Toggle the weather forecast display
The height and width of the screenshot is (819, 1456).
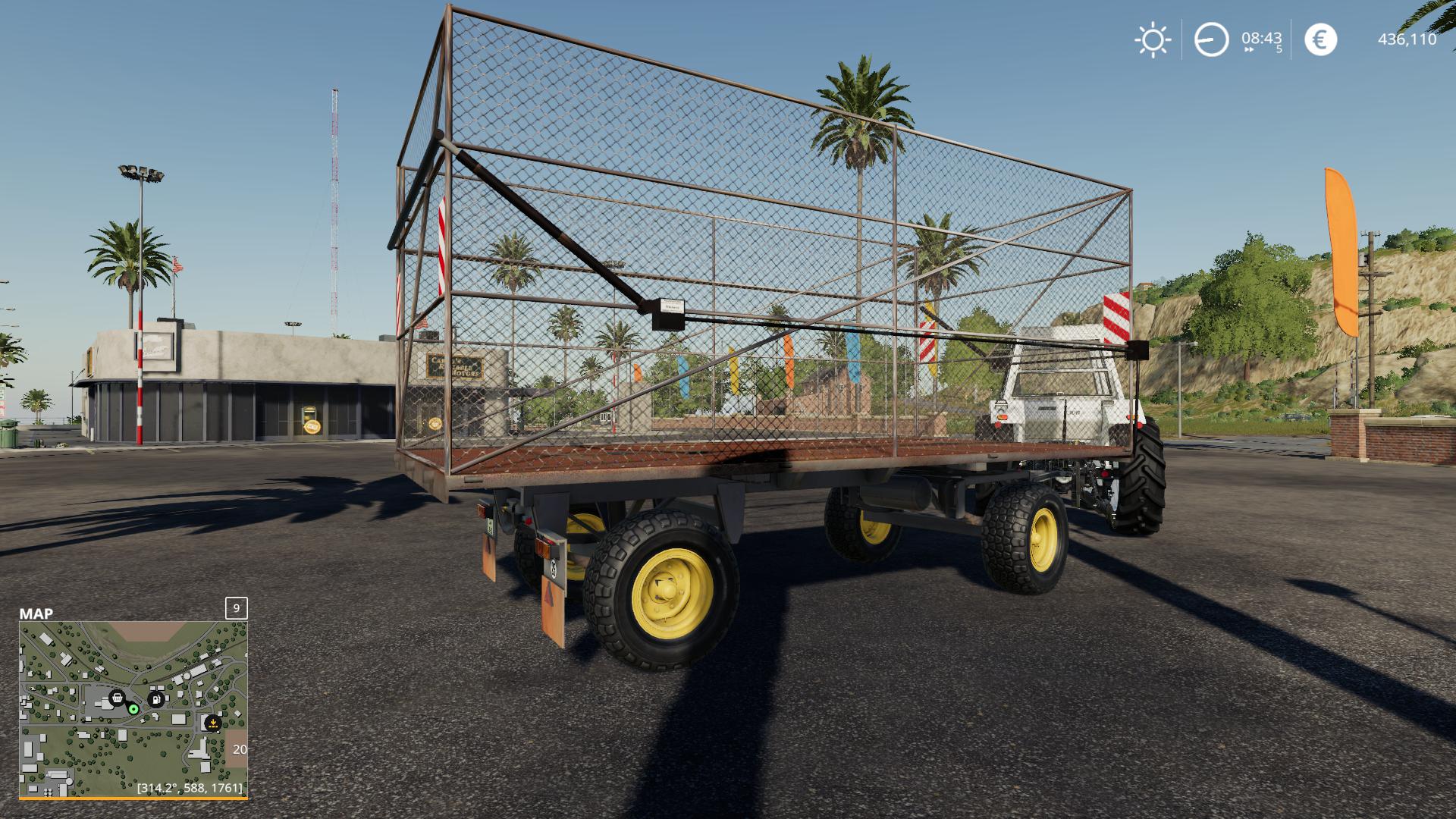pyautogui.click(x=1153, y=39)
